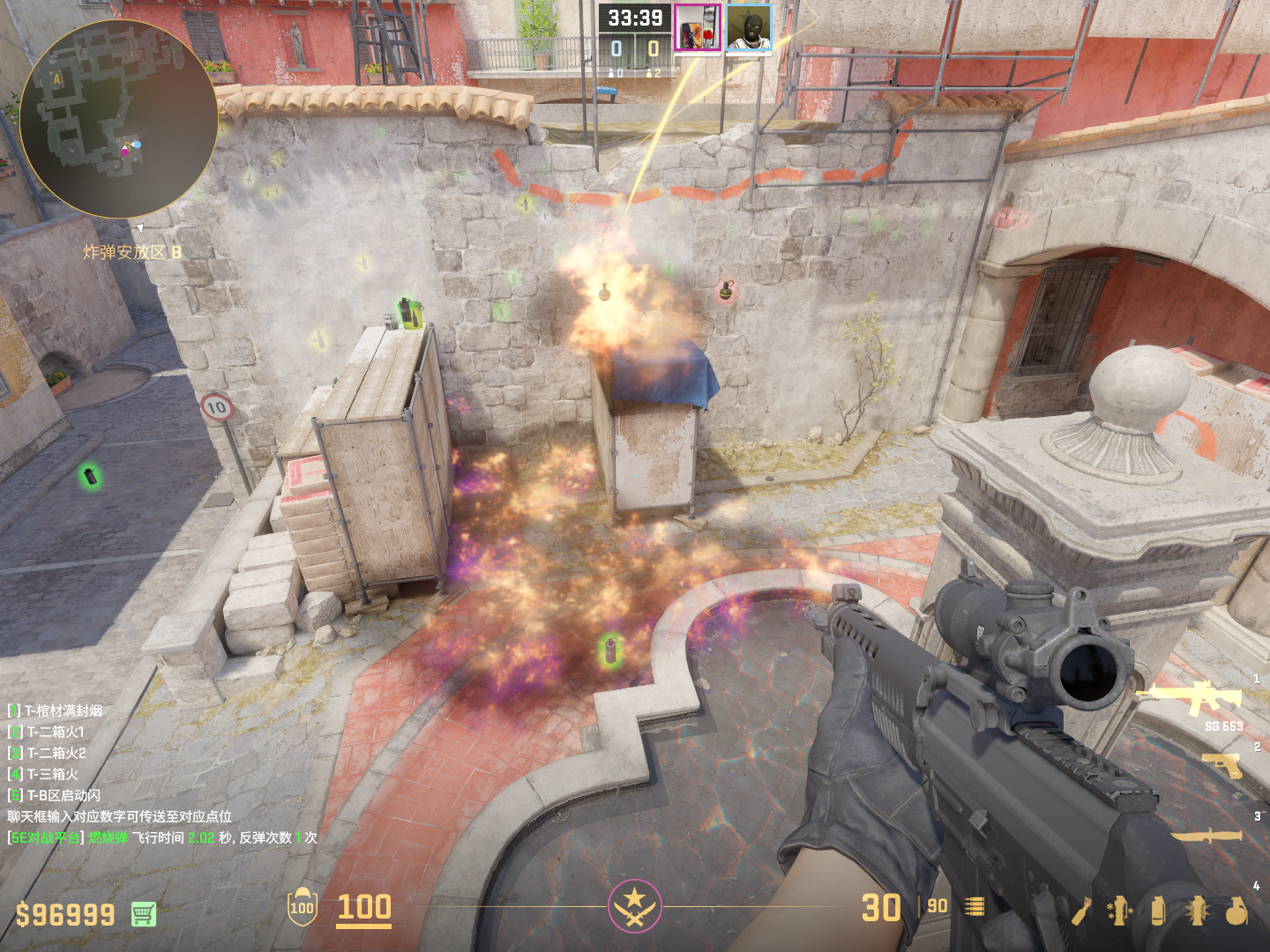Select the HE grenade icon
This screenshot has height=952, width=1270.
1236,911
